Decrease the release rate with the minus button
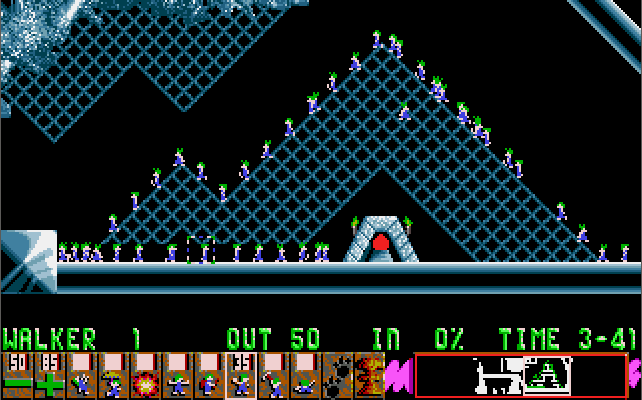 17,376
